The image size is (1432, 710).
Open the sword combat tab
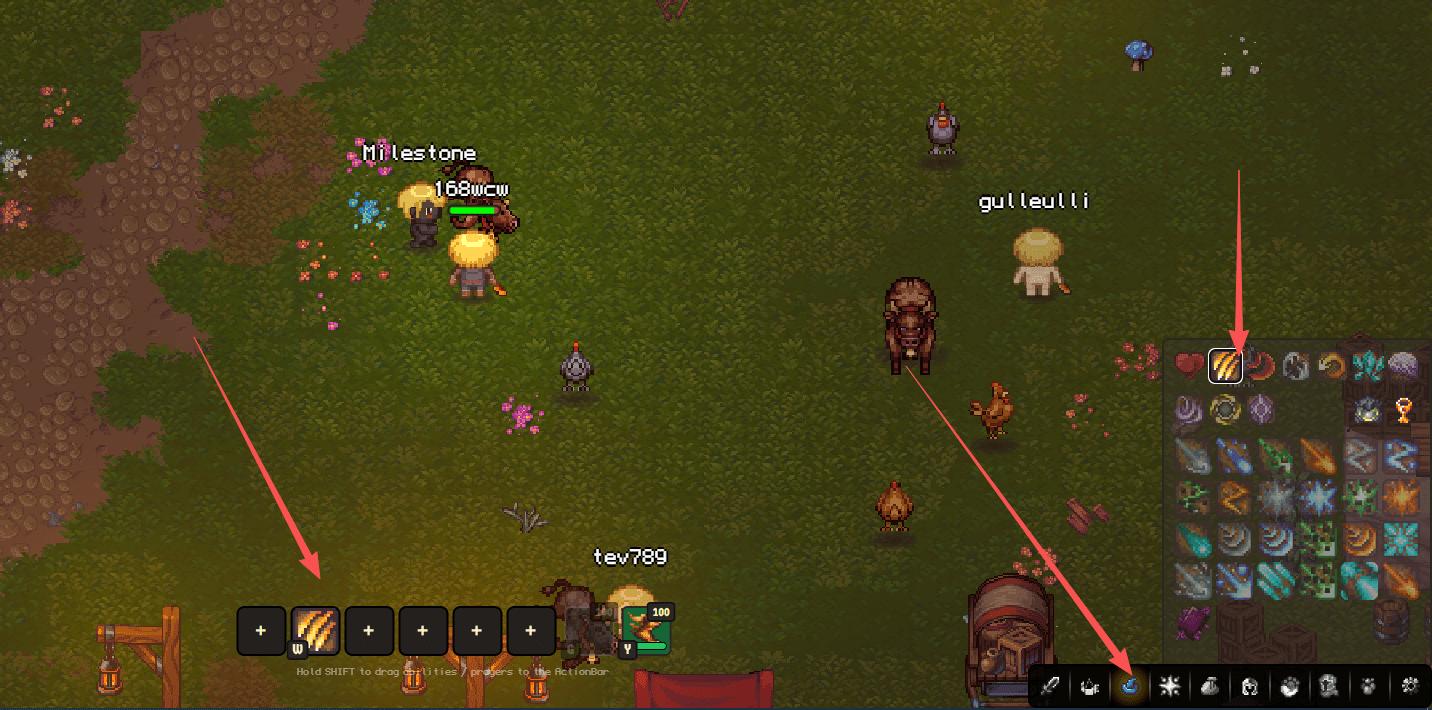click(1051, 686)
